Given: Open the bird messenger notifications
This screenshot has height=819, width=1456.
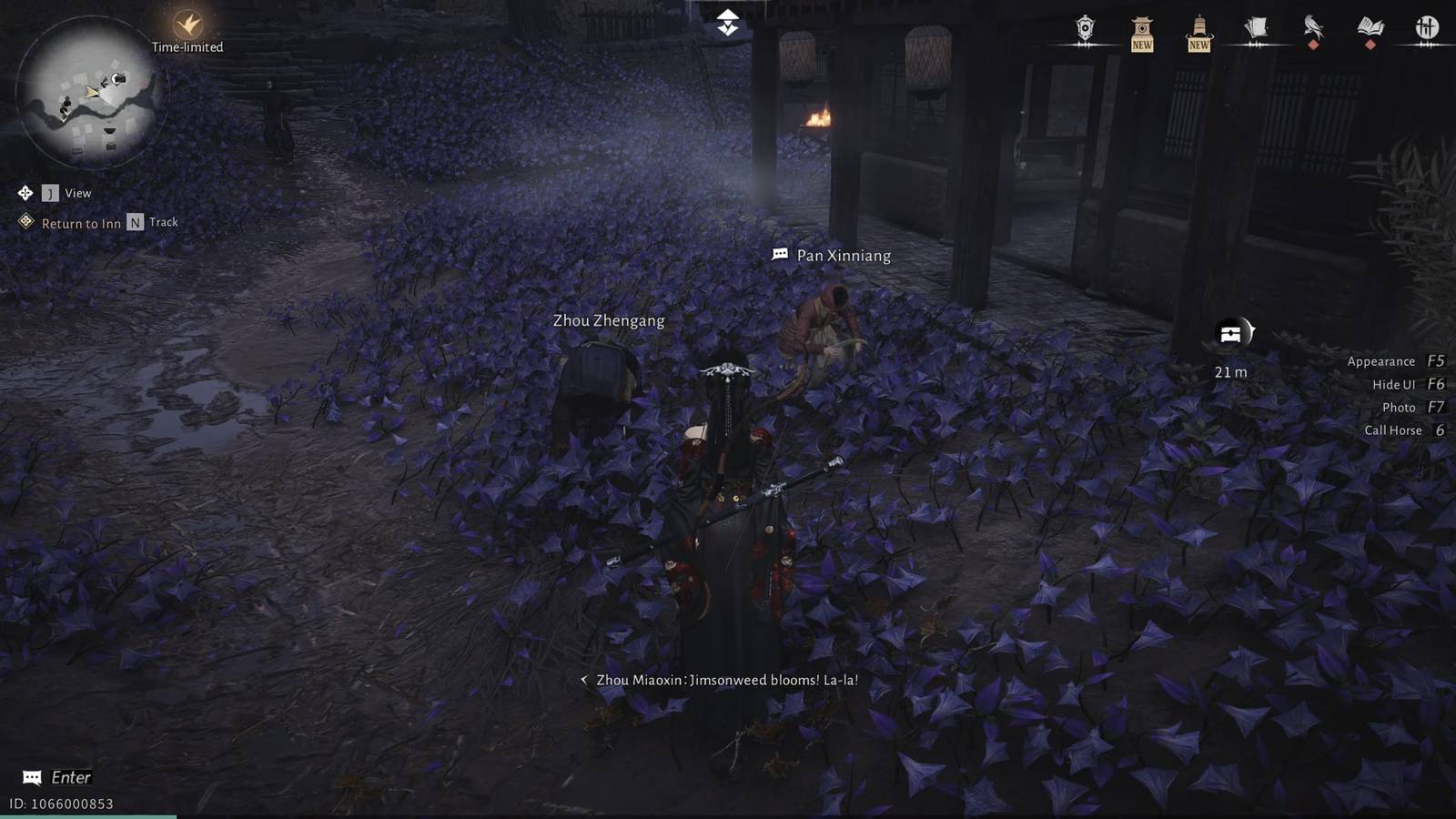Looking at the screenshot, I should coord(1313,25).
